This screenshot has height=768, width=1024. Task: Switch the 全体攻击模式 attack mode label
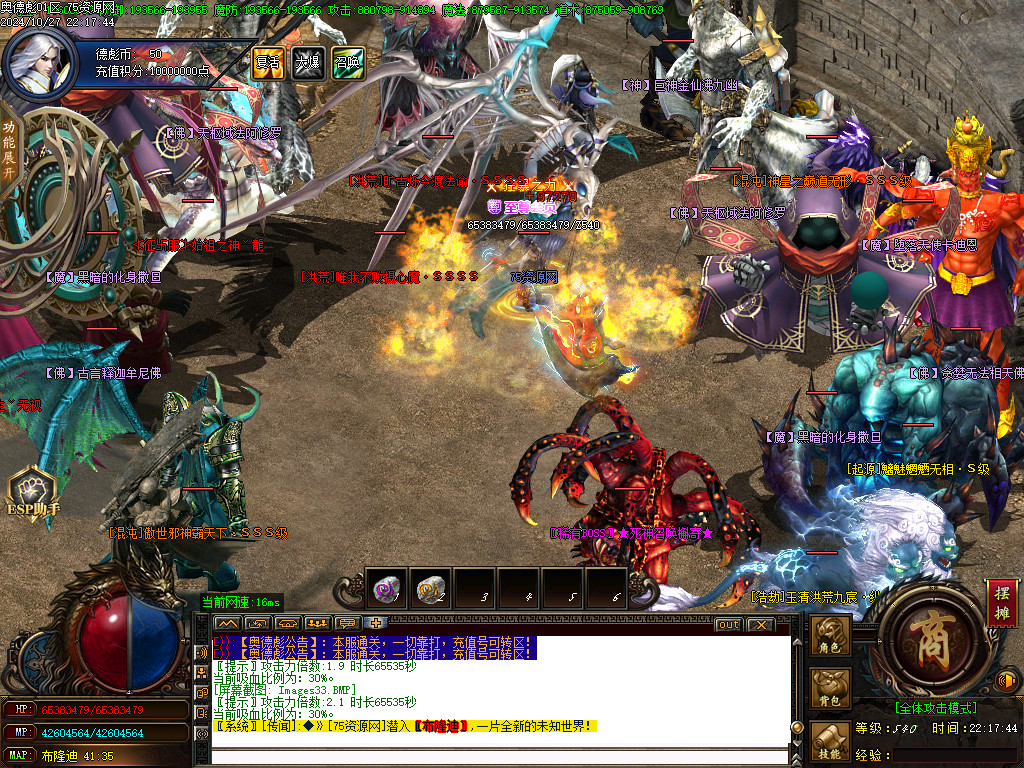coord(935,708)
